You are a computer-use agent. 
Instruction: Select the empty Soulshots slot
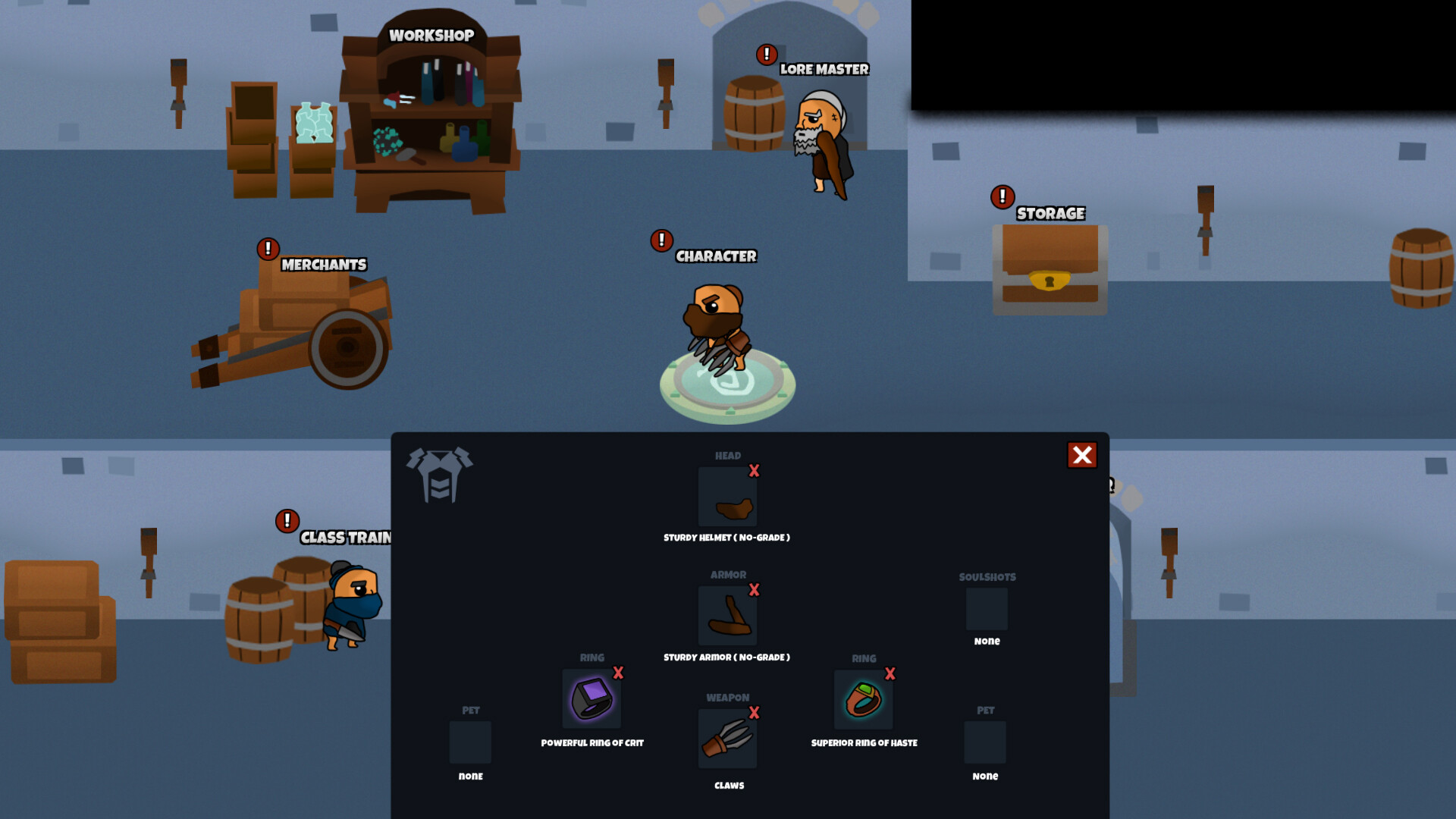pyautogui.click(x=985, y=609)
